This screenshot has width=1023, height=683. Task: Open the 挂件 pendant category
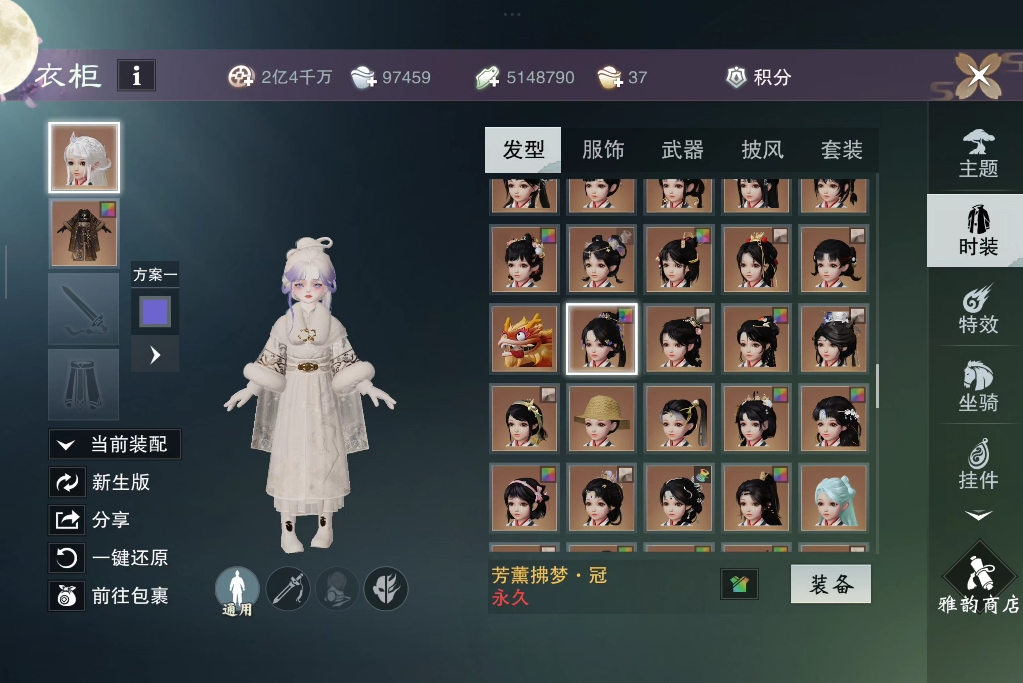[x=978, y=464]
